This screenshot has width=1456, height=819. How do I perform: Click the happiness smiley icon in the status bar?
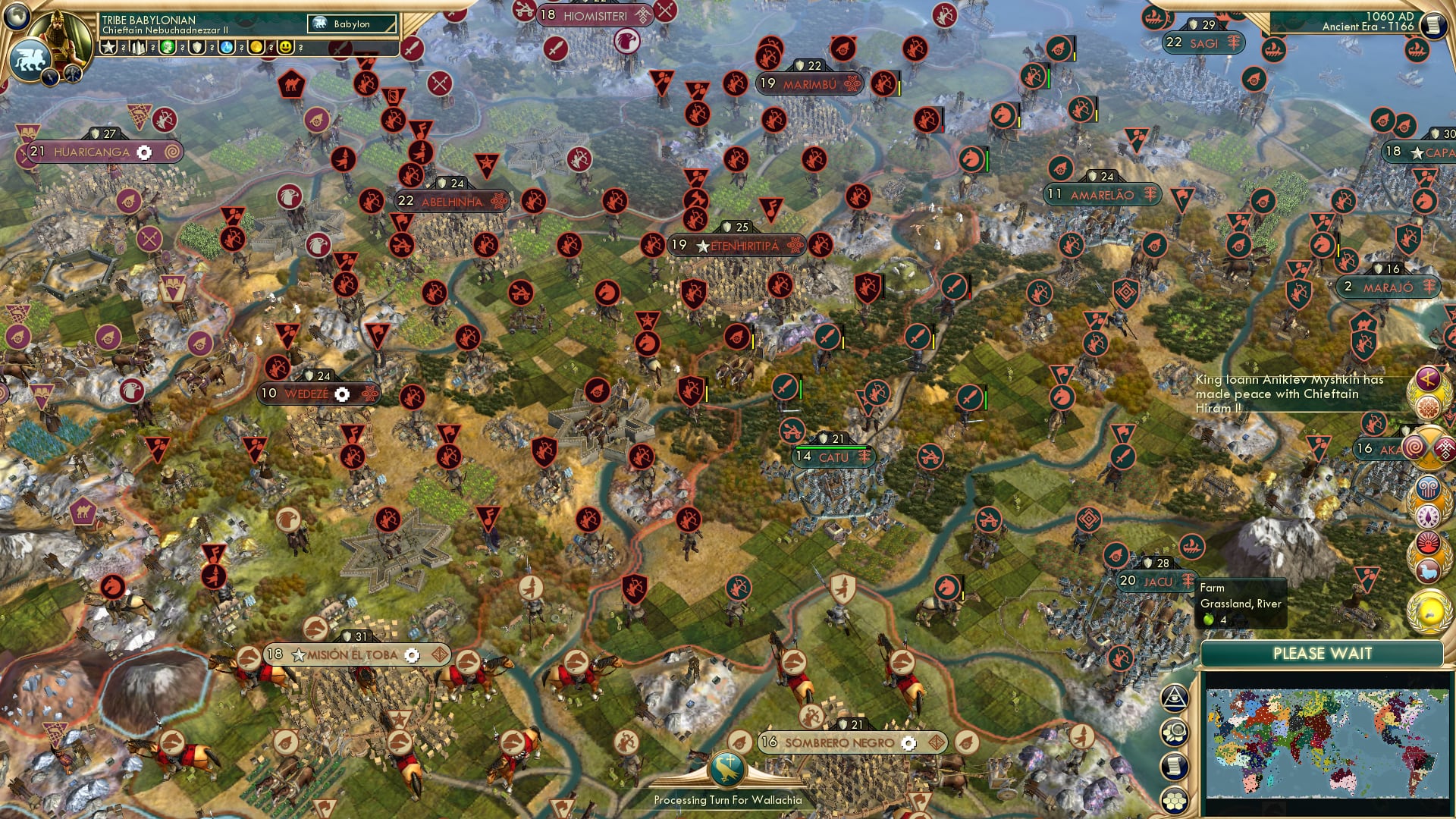[x=285, y=47]
